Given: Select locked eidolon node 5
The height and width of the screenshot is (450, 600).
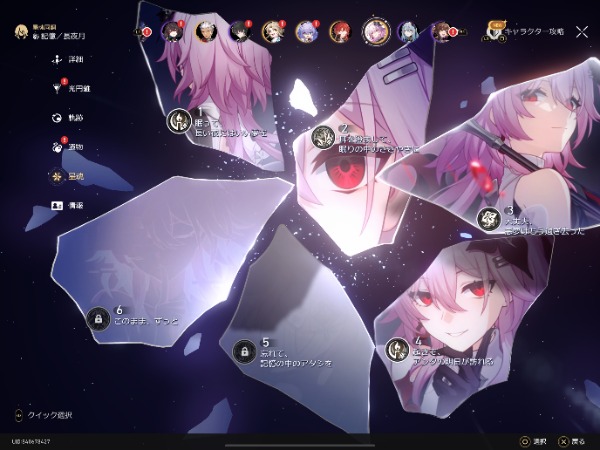Looking at the screenshot, I should click(244, 351).
